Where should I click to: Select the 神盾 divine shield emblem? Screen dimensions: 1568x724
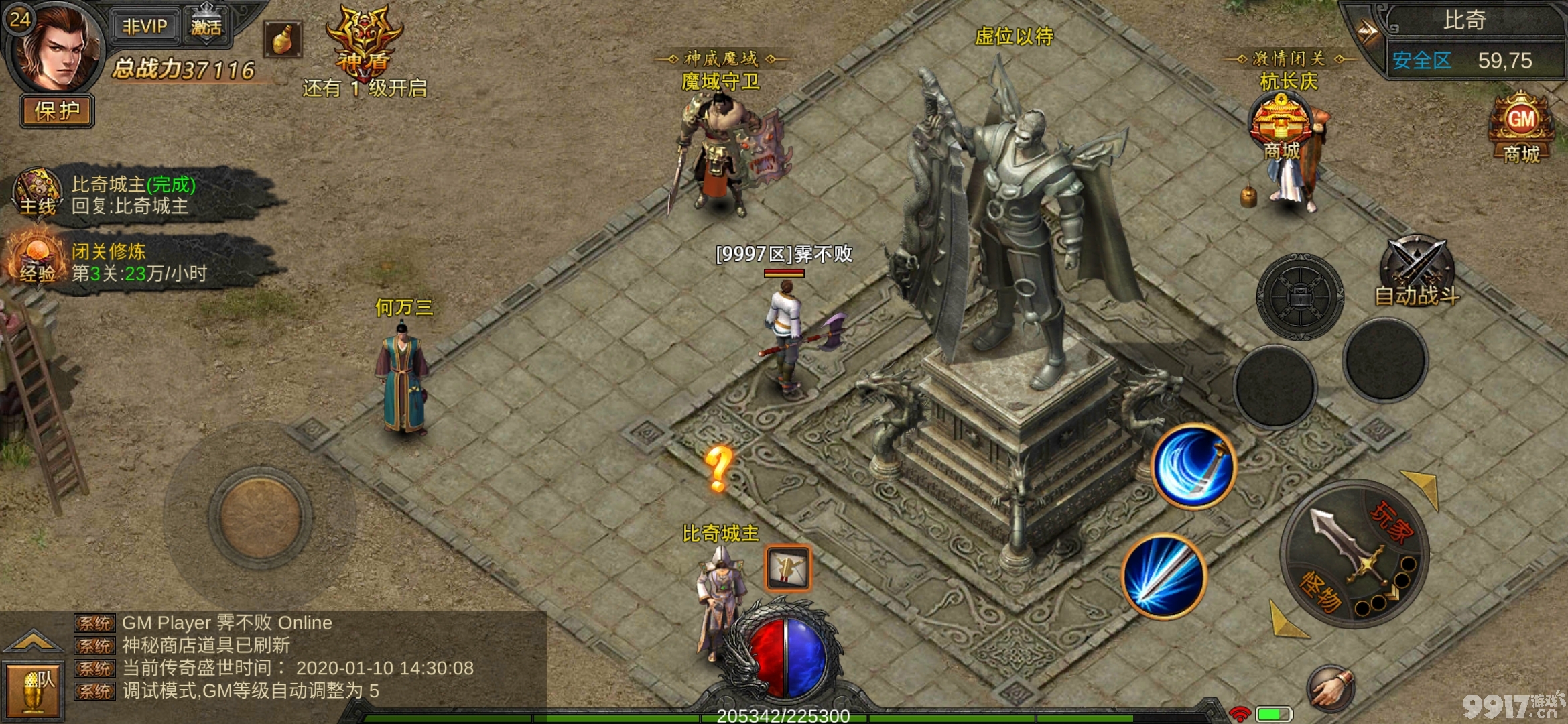tap(364, 40)
